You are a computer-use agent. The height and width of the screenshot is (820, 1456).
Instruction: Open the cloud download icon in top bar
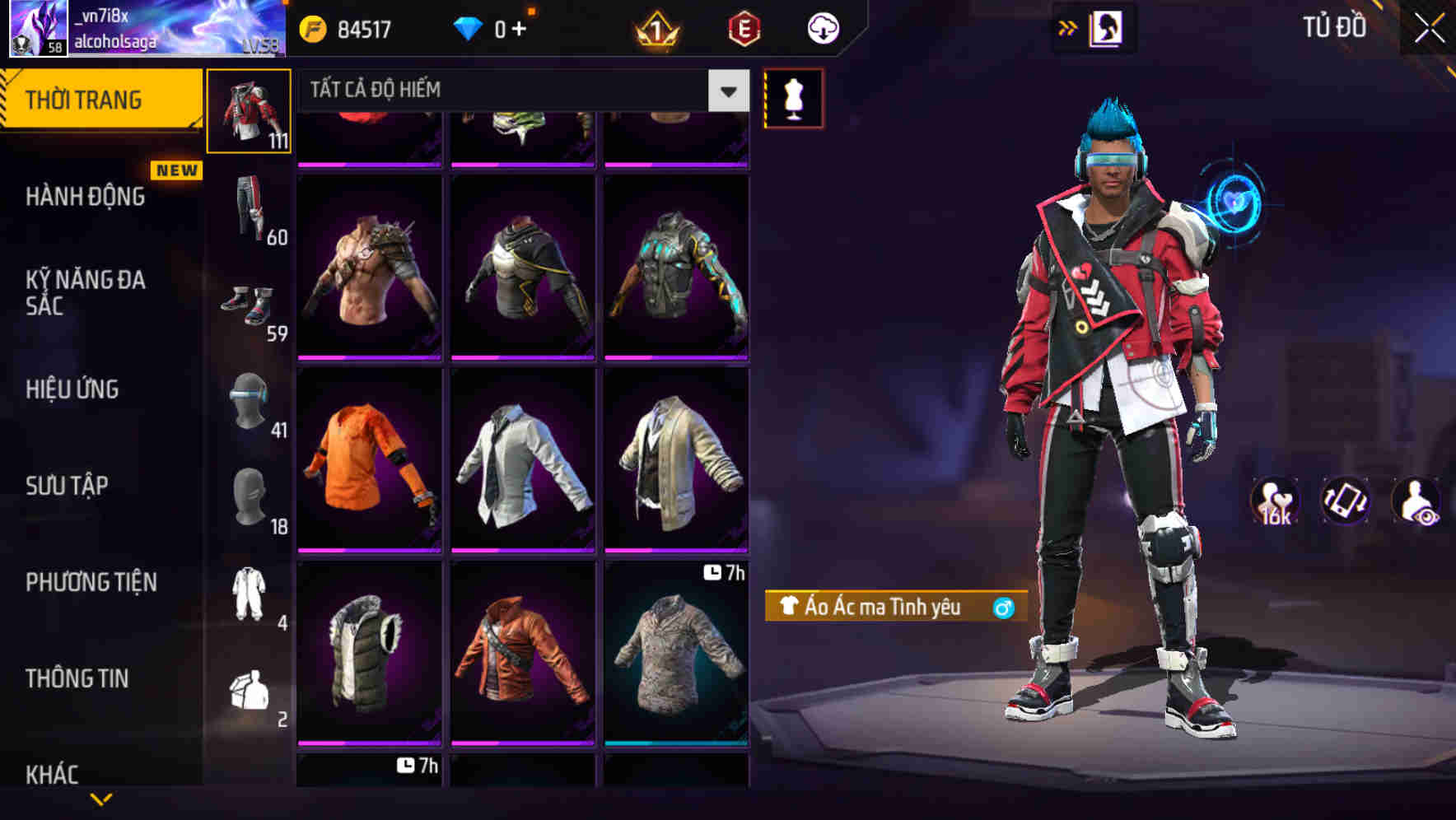click(x=823, y=27)
